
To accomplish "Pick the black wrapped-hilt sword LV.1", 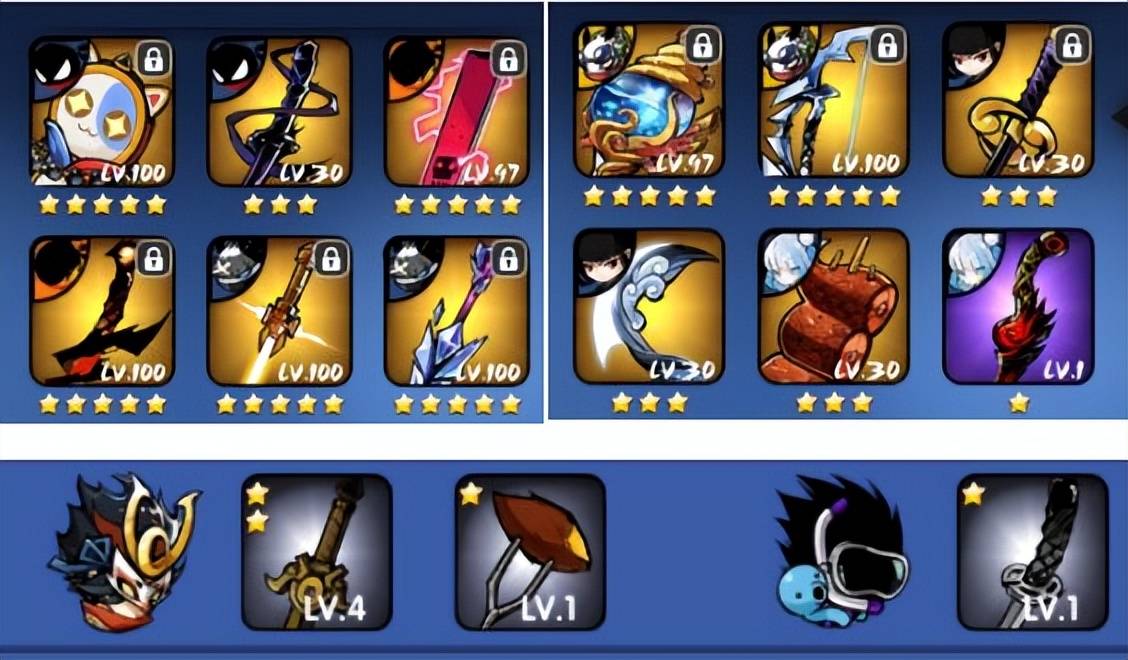I will [x=1032, y=552].
